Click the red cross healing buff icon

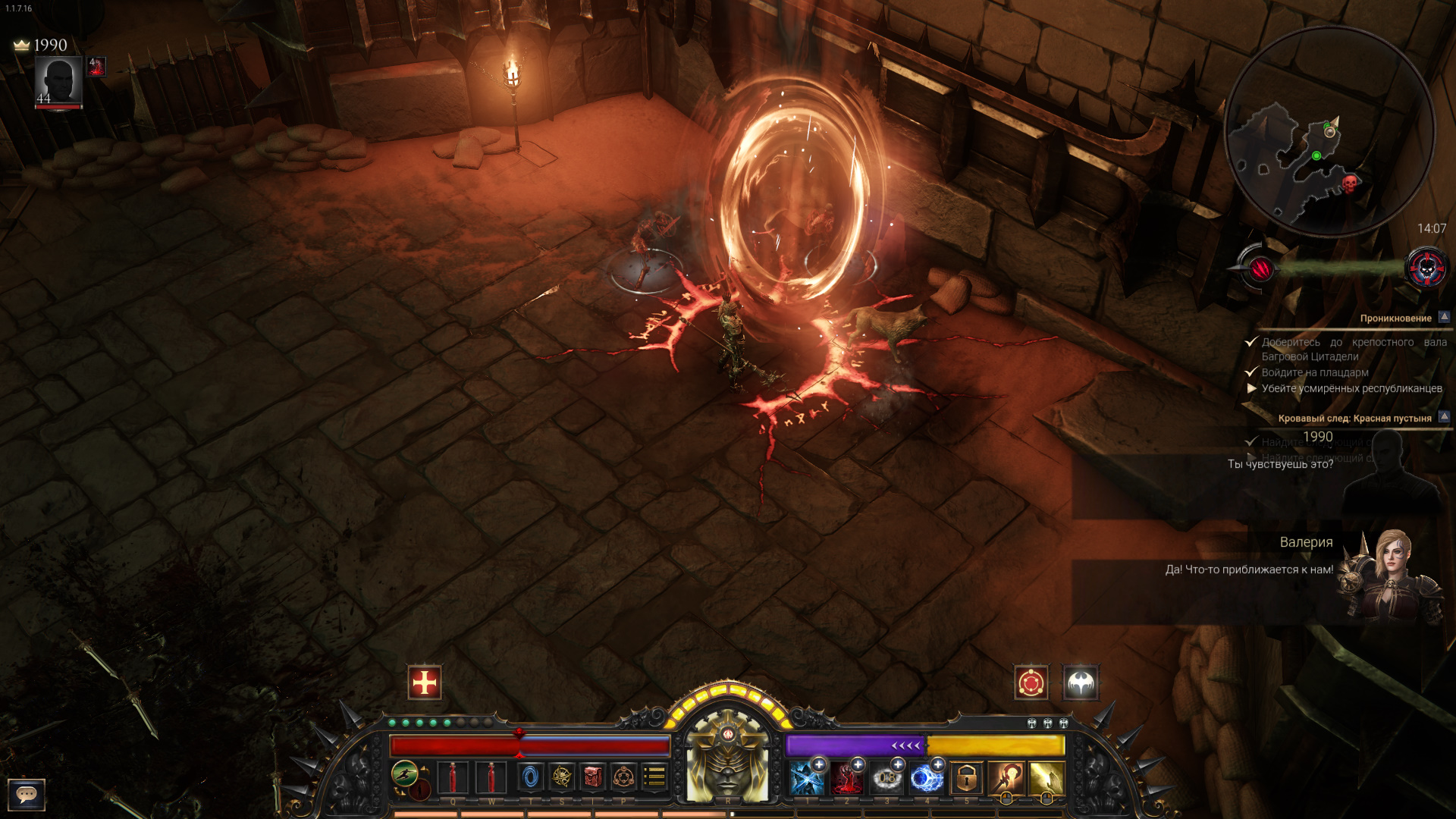(x=424, y=682)
